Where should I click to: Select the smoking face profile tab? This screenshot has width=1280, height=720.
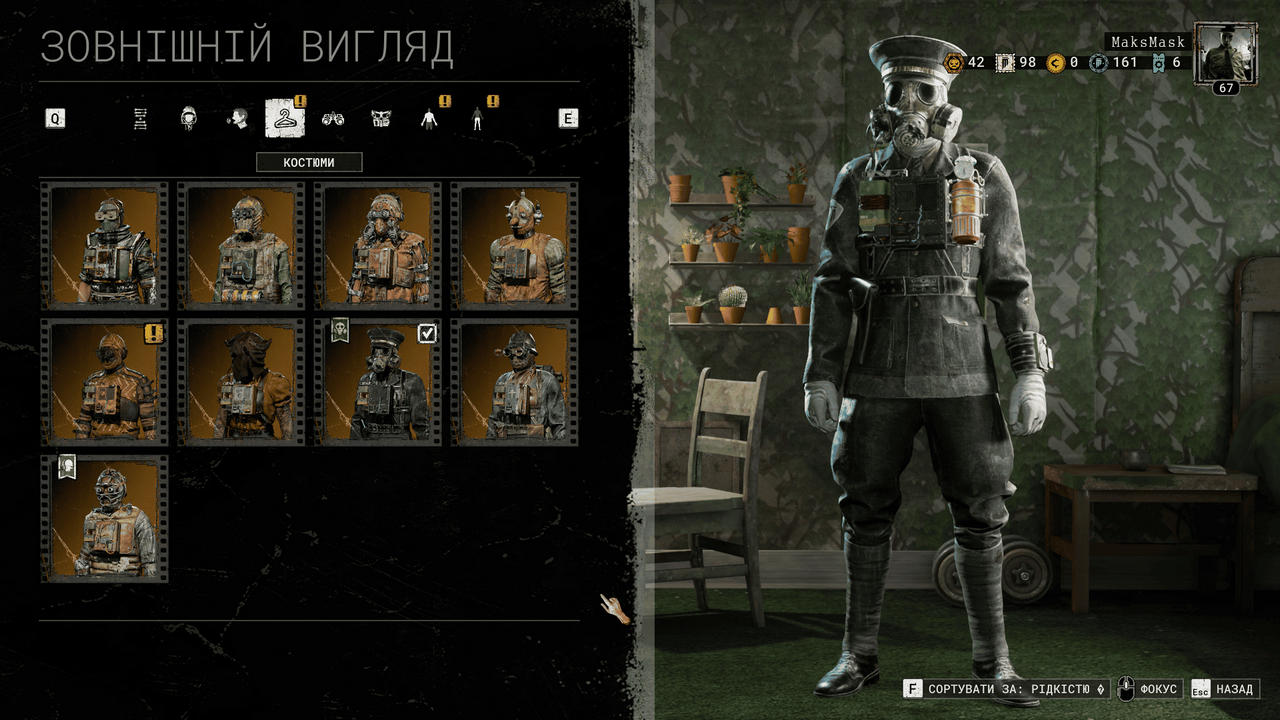tap(237, 119)
